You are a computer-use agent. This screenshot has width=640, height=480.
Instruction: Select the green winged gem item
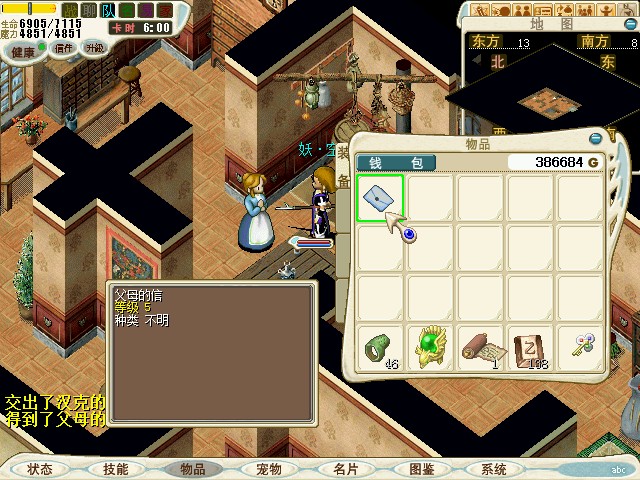pos(431,347)
